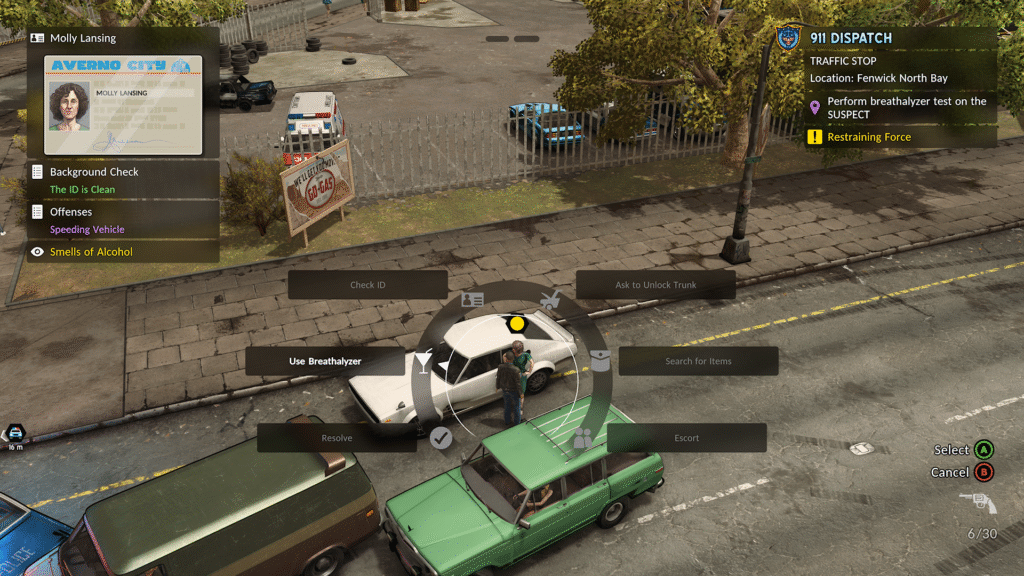Choose the Search for Items option
Viewport: 1024px width, 576px height.
(x=698, y=361)
